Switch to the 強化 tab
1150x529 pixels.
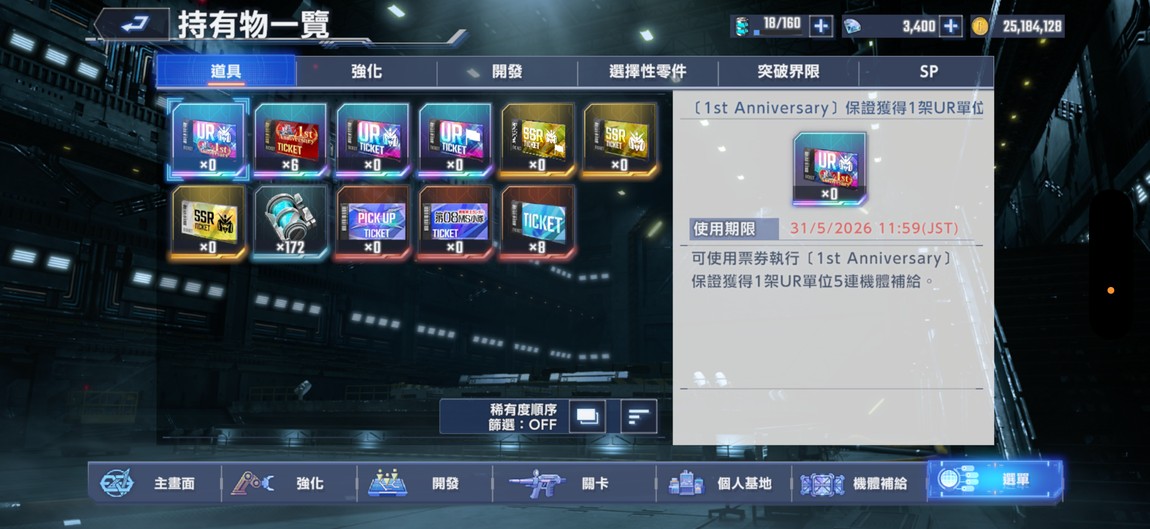point(366,72)
